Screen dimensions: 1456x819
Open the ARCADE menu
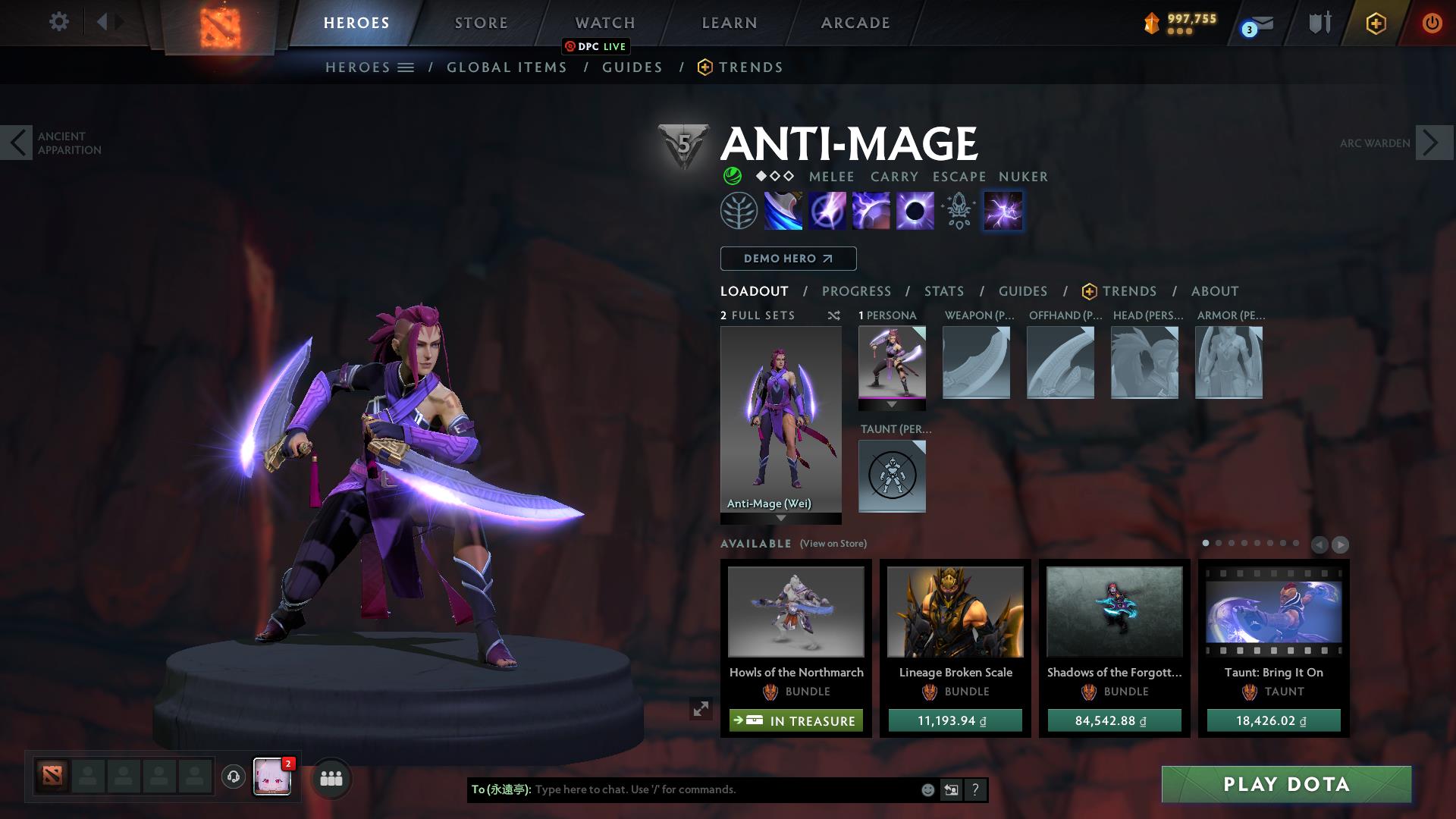pyautogui.click(x=854, y=22)
